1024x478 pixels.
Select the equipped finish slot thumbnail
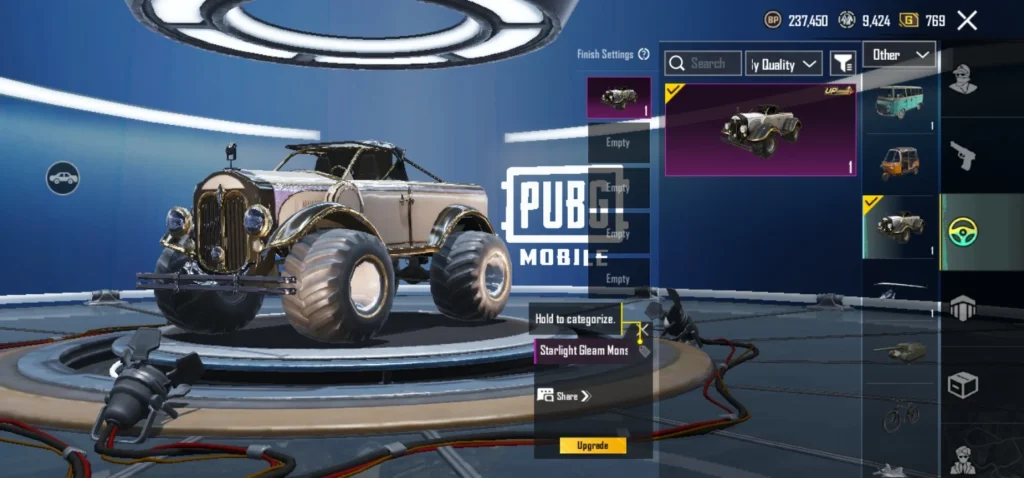(x=618, y=98)
